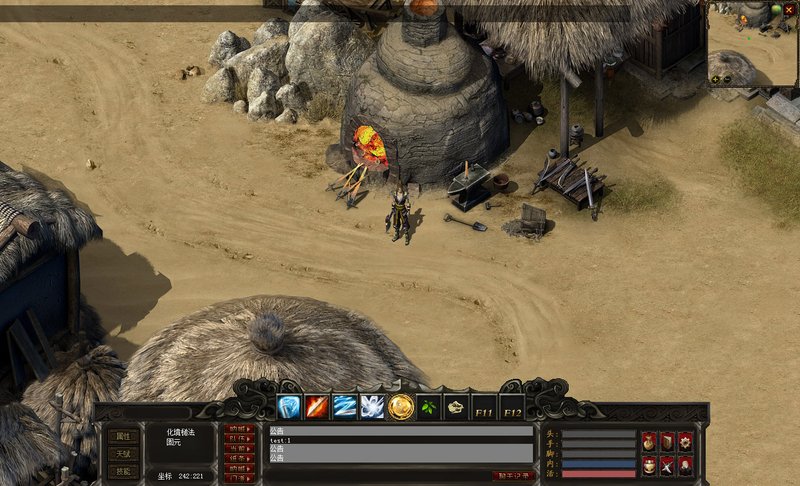Use the green herb leaf item
The height and width of the screenshot is (486, 800).
click(429, 407)
